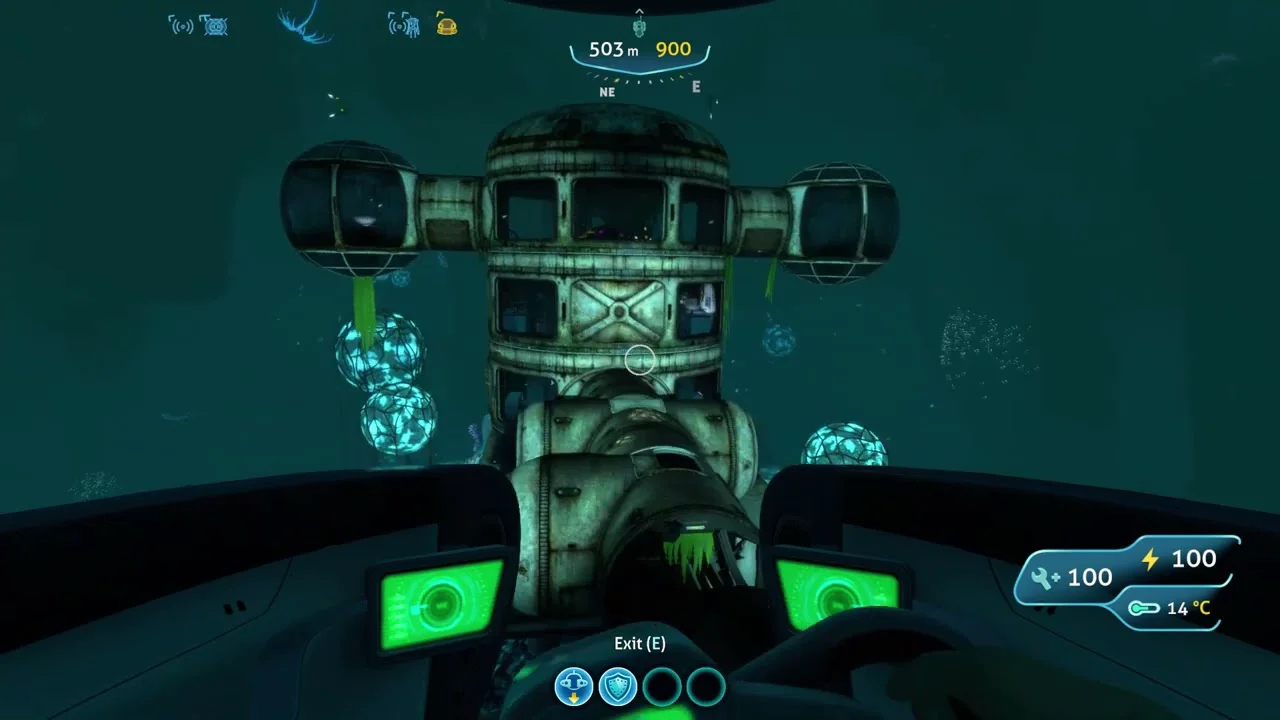
Task: Activate the Seatruck detach module slot
Action: [x=574, y=687]
